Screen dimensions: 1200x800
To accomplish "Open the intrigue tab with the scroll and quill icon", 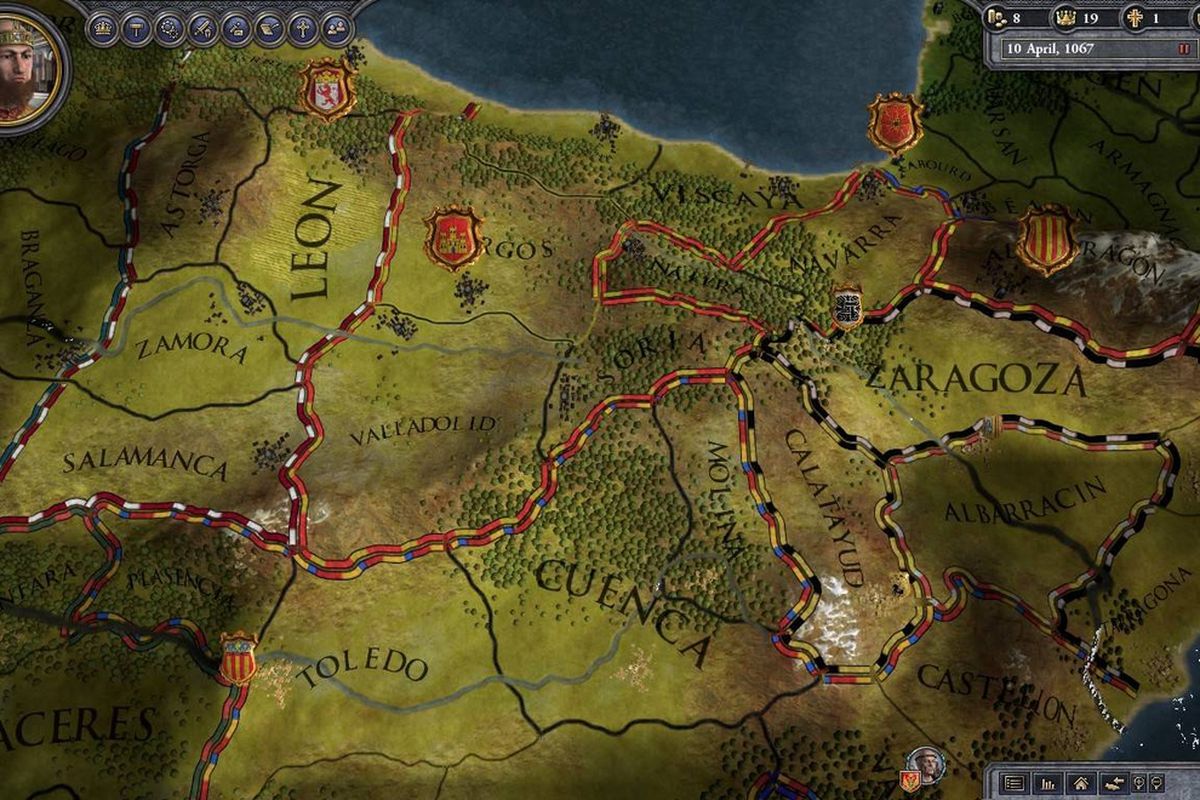I will click(270, 27).
